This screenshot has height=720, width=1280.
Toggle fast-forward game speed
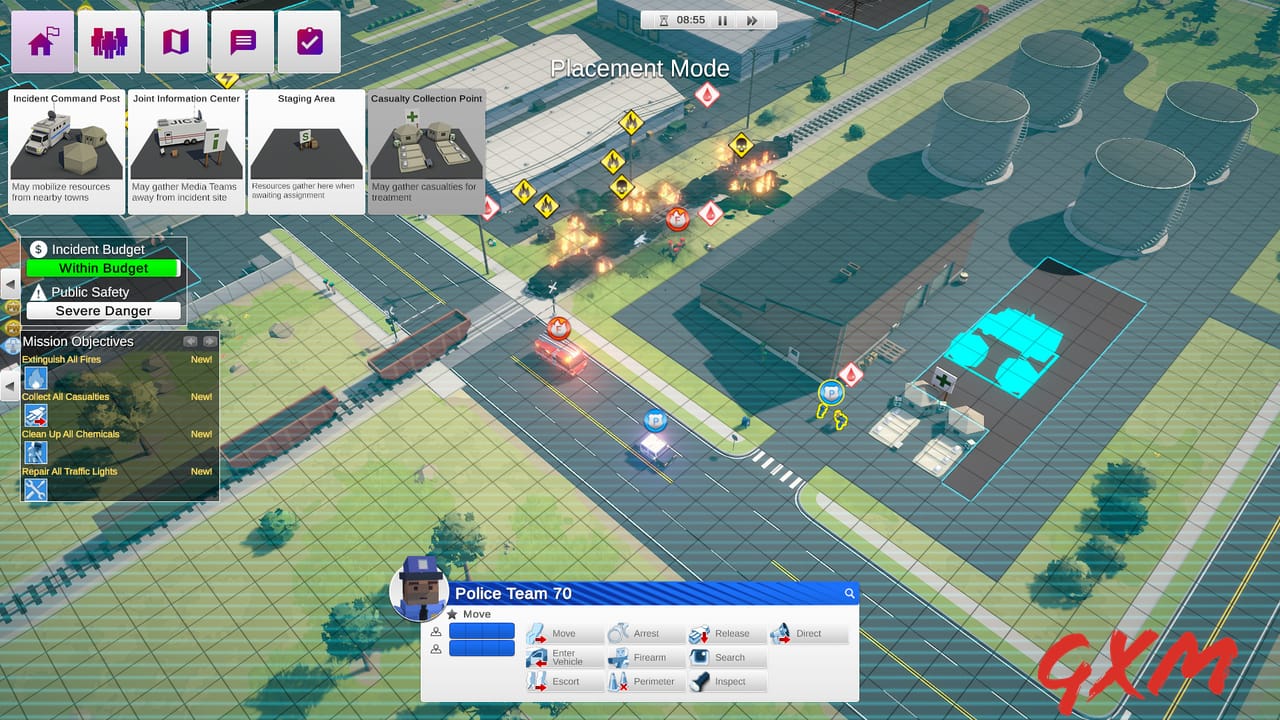pyautogui.click(x=751, y=19)
